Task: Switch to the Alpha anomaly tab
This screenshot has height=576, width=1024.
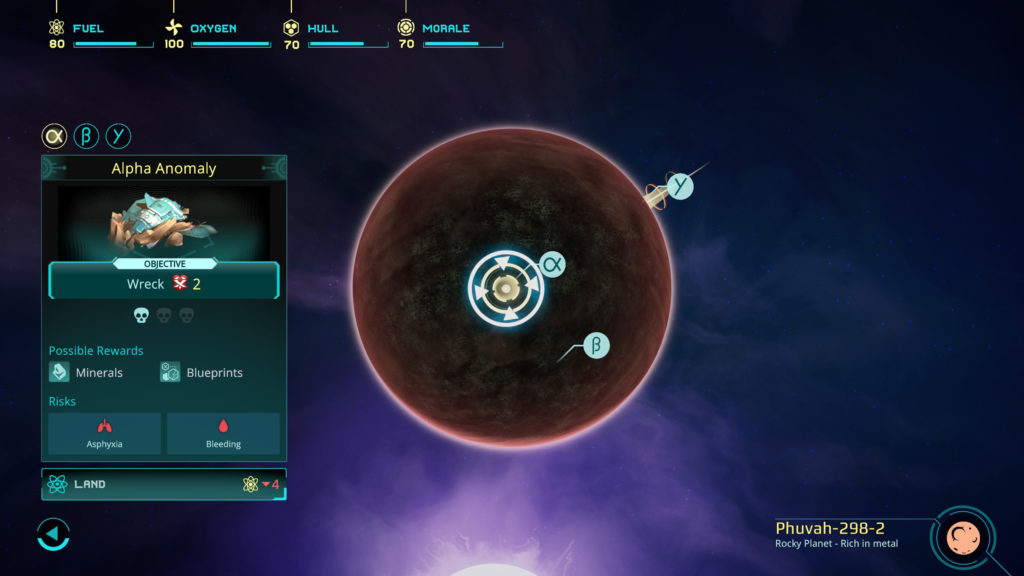Action: (54, 136)
